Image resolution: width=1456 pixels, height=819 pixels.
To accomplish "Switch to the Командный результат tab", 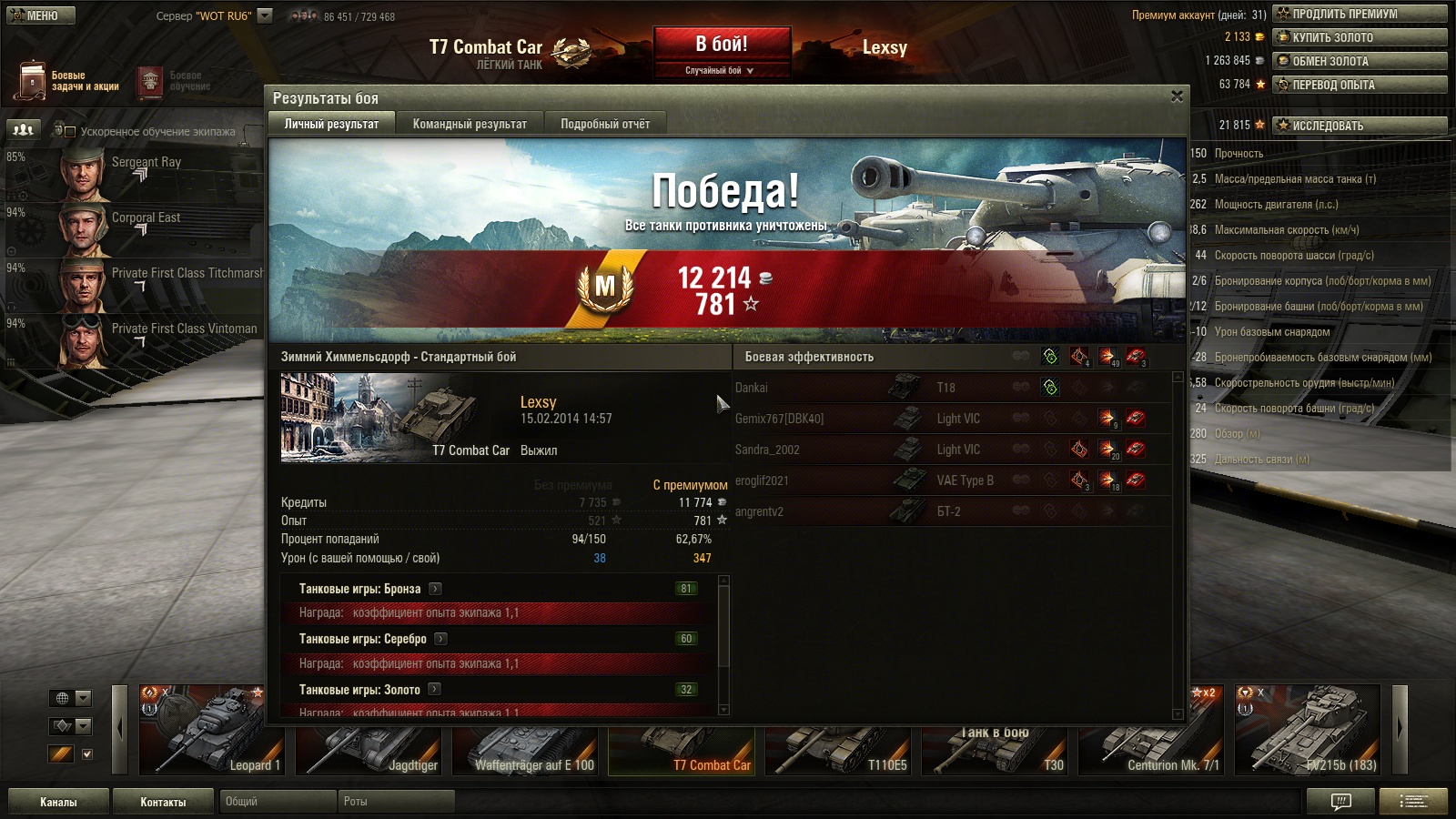I will (x=470, y=124).
